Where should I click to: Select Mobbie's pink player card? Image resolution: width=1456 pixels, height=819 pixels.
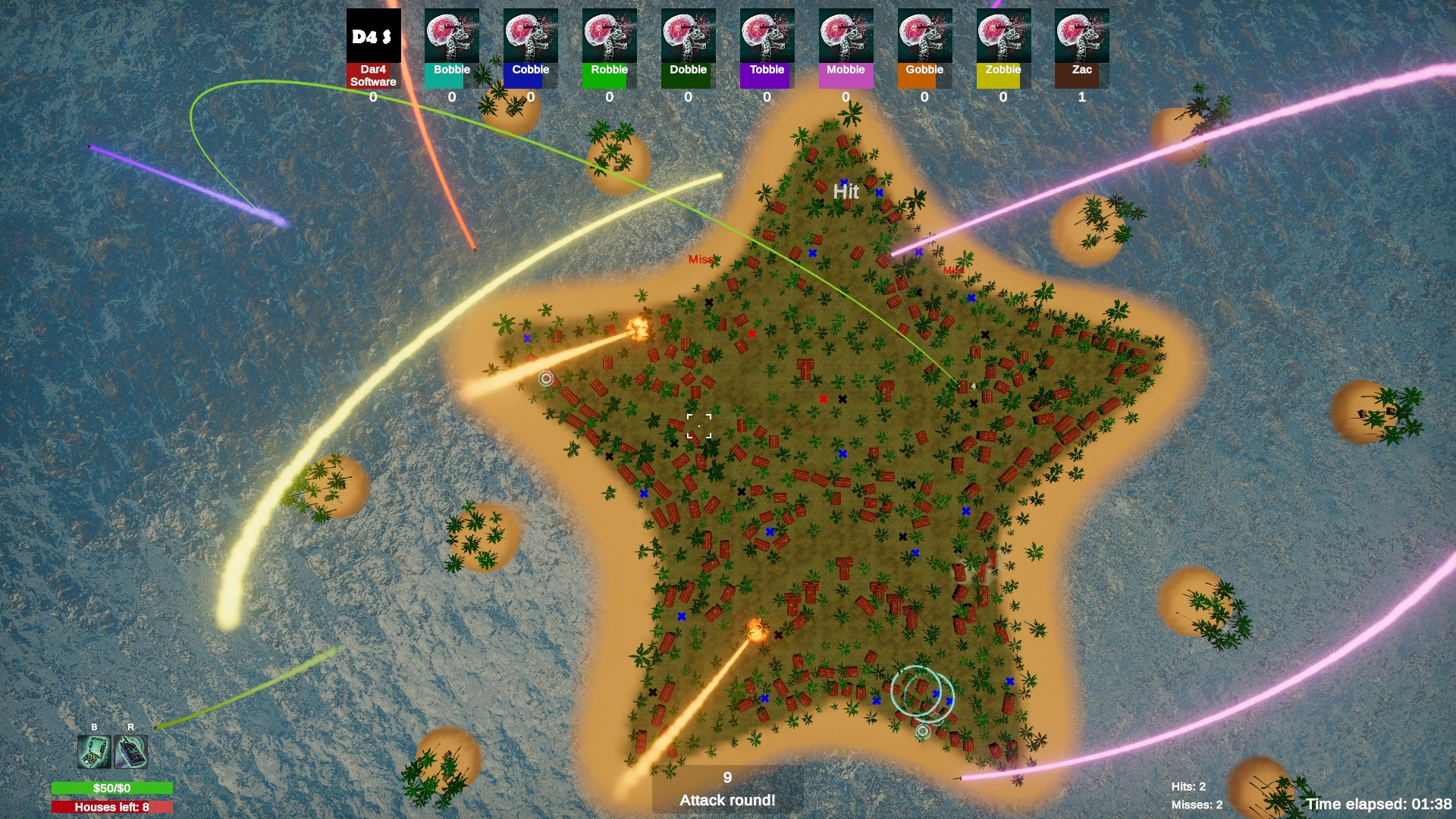tap(846, 48)
